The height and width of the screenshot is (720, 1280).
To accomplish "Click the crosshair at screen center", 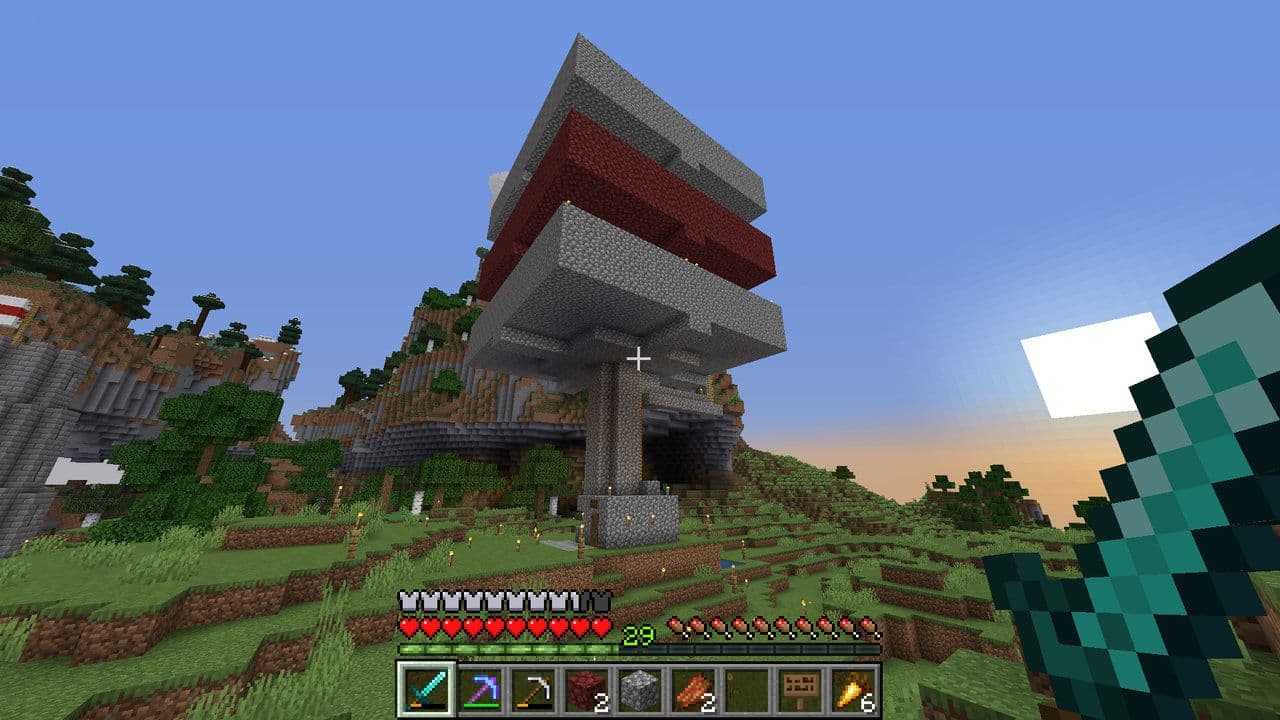I will coord(640,360).
